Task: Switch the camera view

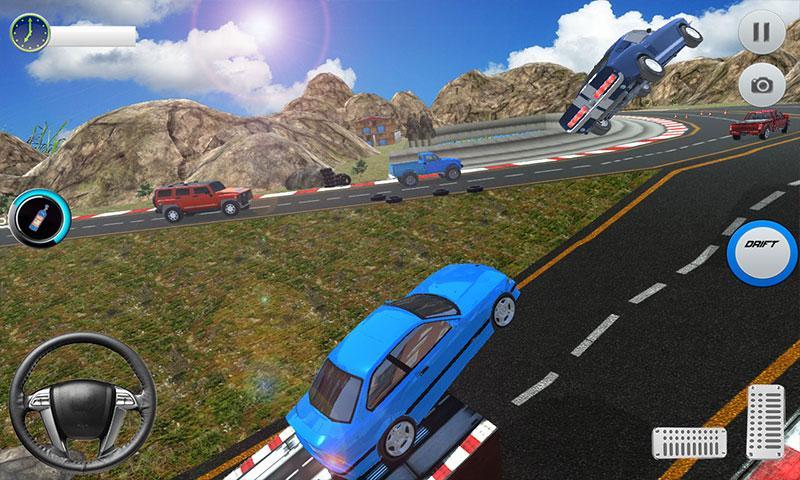Action: pos(761,85)
